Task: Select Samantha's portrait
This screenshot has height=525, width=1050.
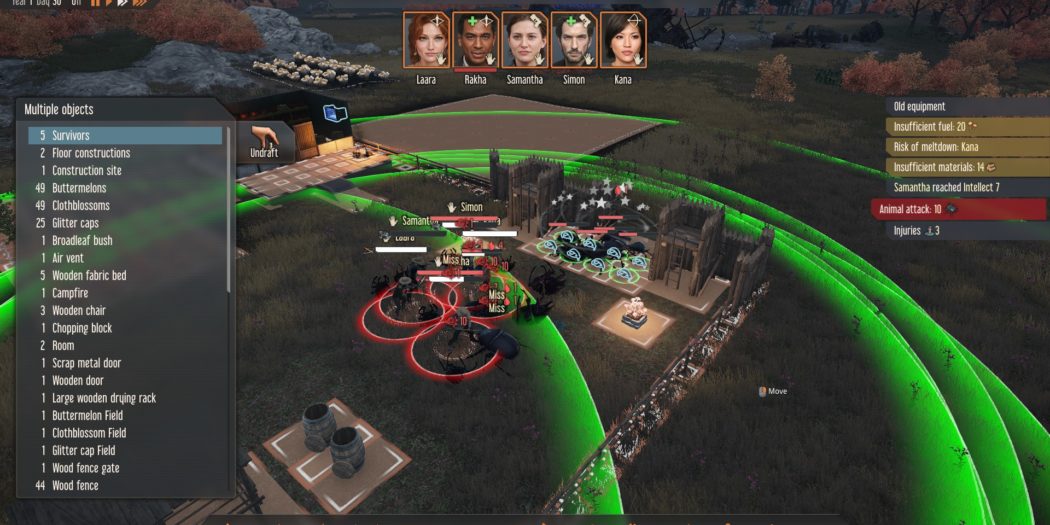Action: tap(524, 40)
